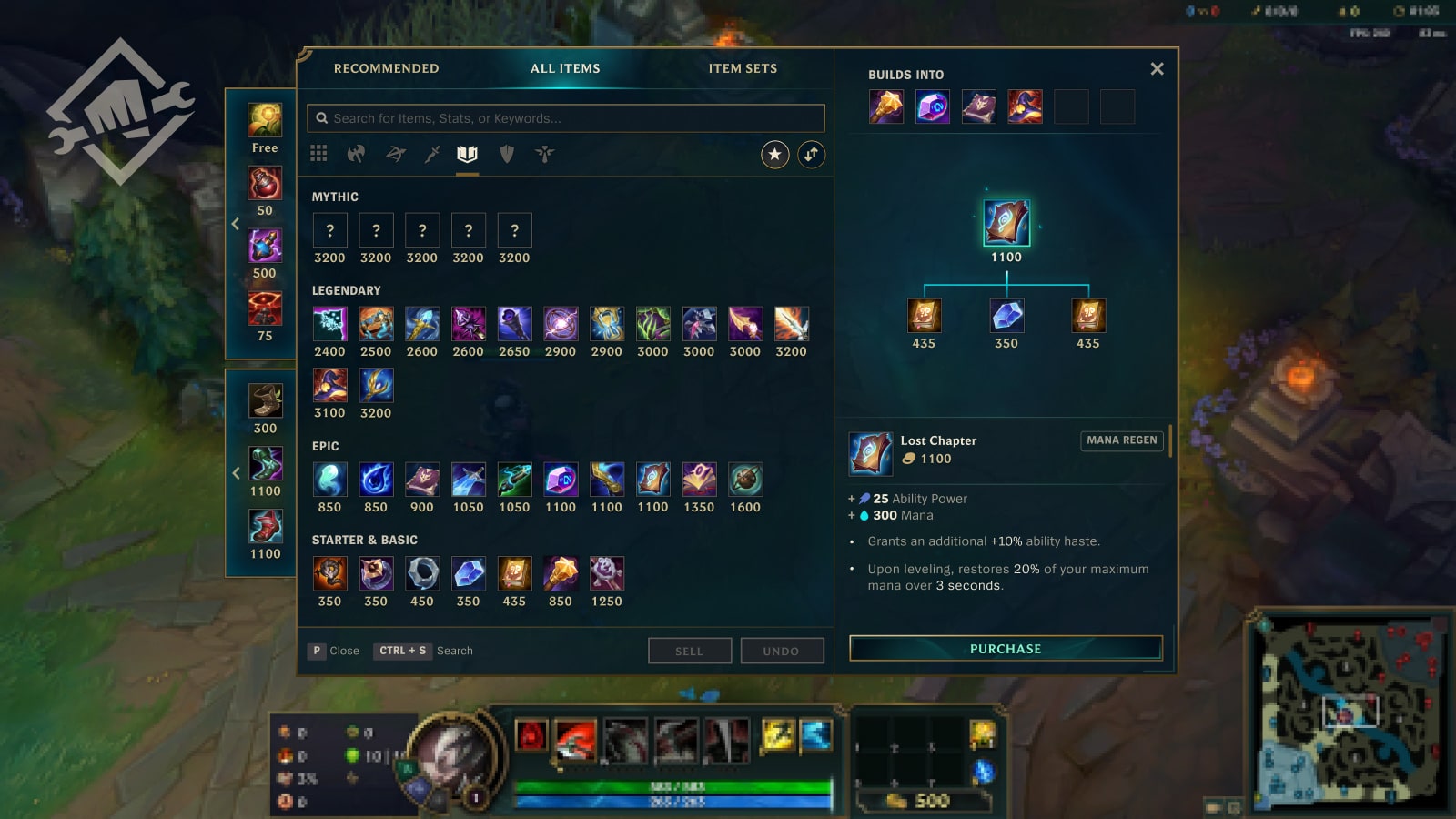This screenshot has width=1456, height=819.
Task: Click the grid icon to show all item categories
Action: point(318,154)
